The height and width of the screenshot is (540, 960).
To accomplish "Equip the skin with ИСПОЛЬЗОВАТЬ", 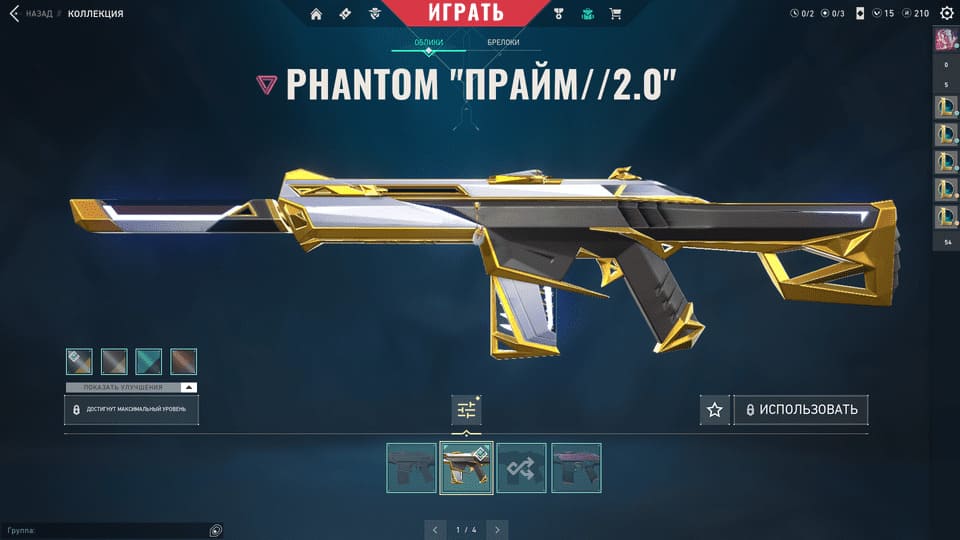I will pyautogui.click(x=801, y=410).
